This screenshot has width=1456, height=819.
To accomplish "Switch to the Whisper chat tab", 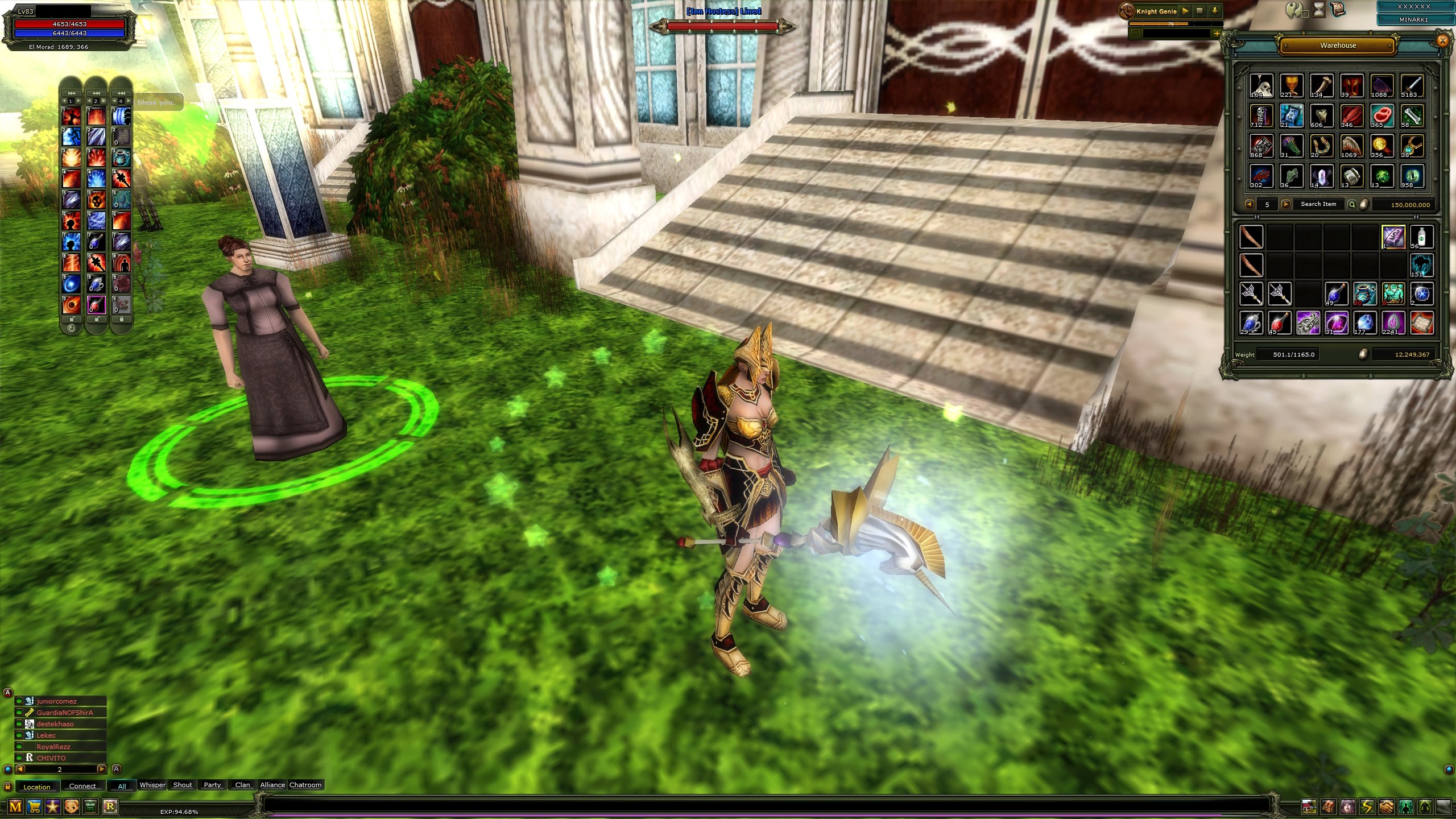I will (152, 785).
